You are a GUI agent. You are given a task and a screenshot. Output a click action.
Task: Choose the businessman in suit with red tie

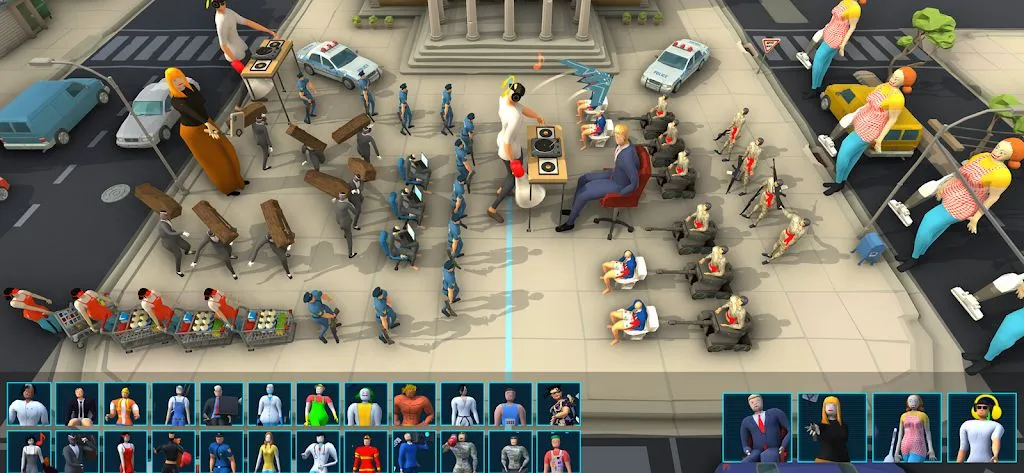point(757,427)
